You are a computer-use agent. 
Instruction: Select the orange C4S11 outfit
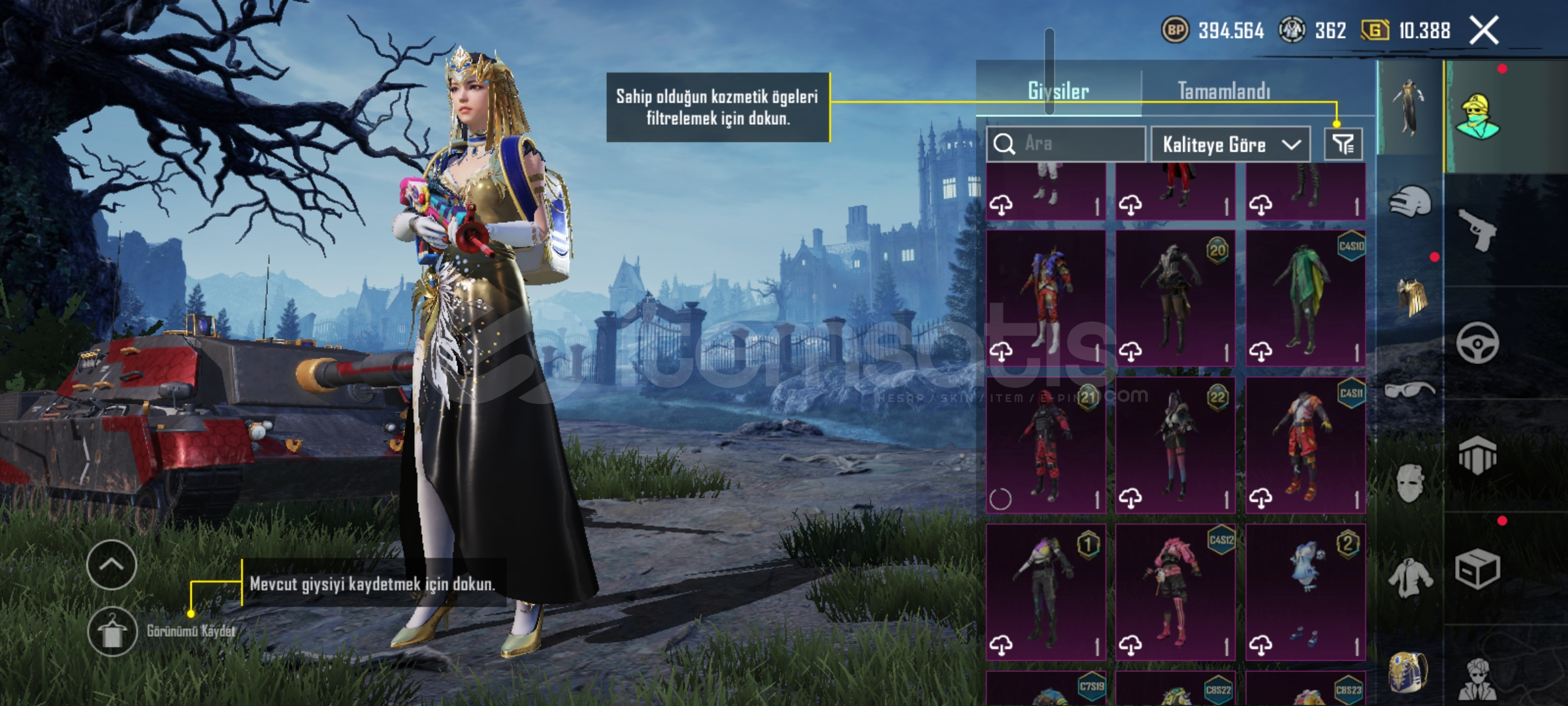coord(1305,445)
